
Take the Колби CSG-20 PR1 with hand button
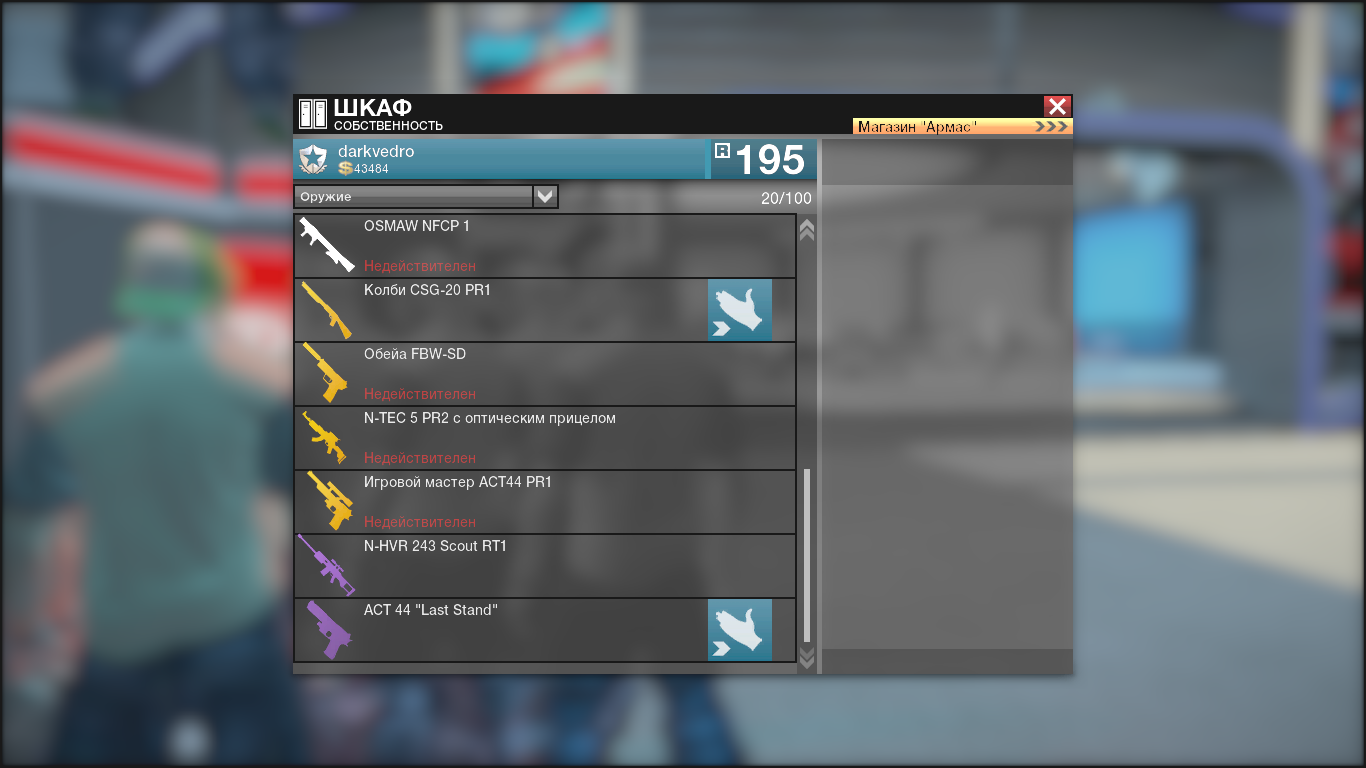(739, 310)
